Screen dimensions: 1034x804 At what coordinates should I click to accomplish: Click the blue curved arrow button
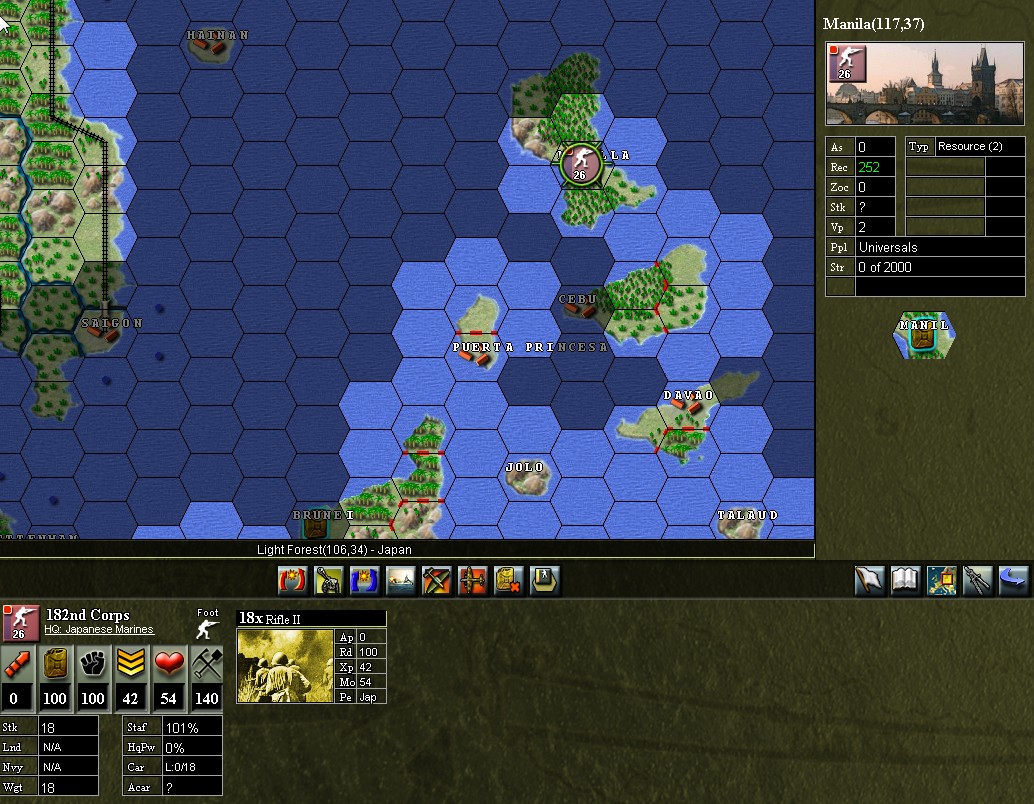[x=1013, y=580]
